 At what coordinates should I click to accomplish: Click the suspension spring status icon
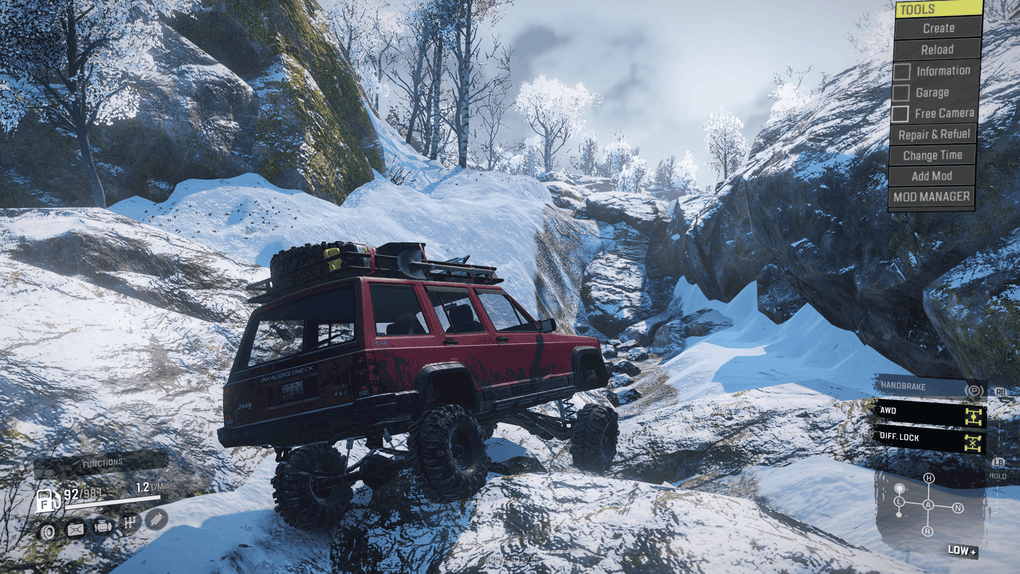point(156,519)
